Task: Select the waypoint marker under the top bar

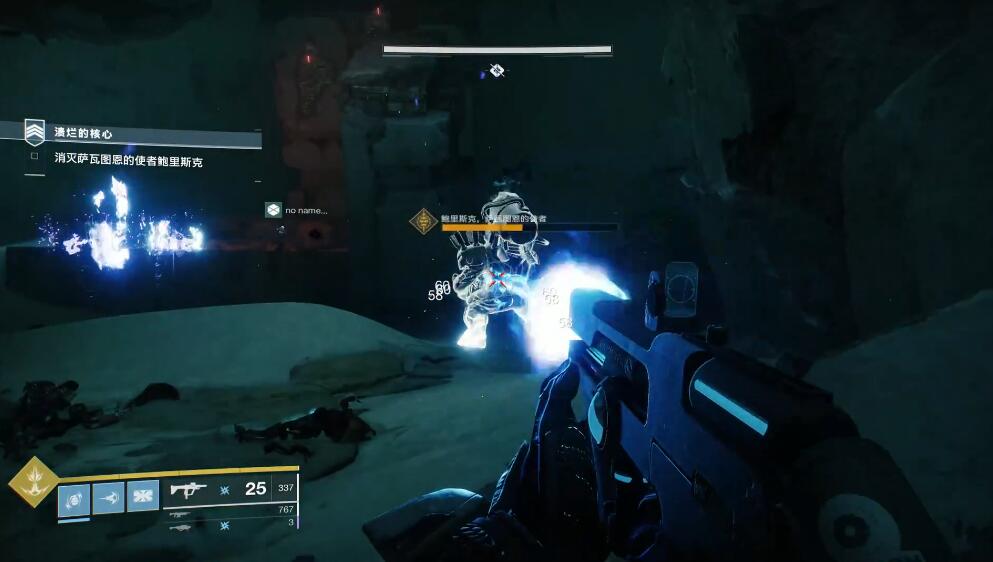Action: pyautogui.click(x=497, y=69)
